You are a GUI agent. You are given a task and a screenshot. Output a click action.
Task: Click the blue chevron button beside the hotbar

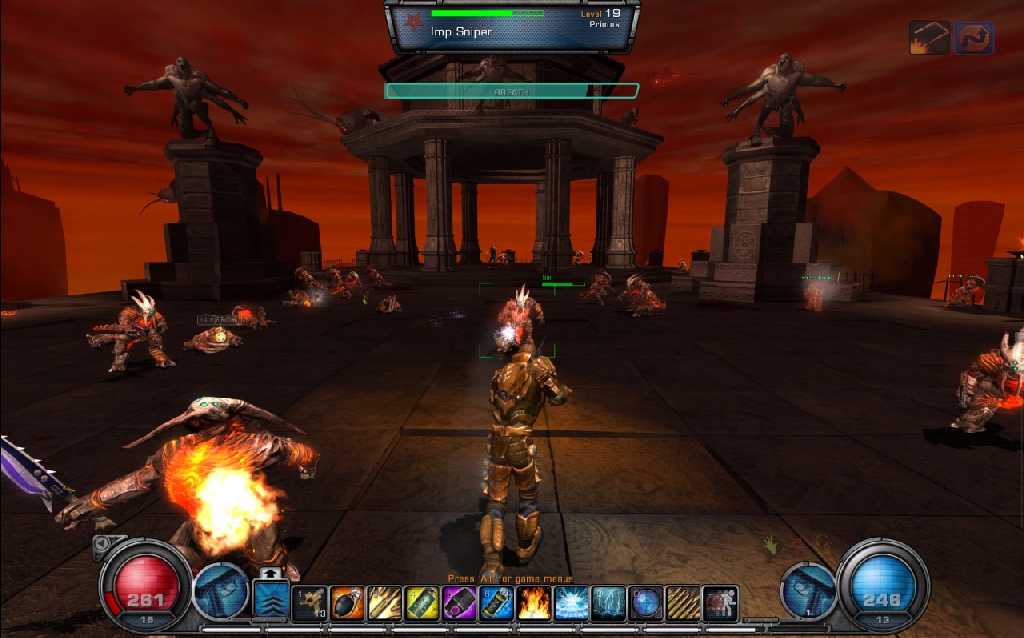[x=270, y=602]
